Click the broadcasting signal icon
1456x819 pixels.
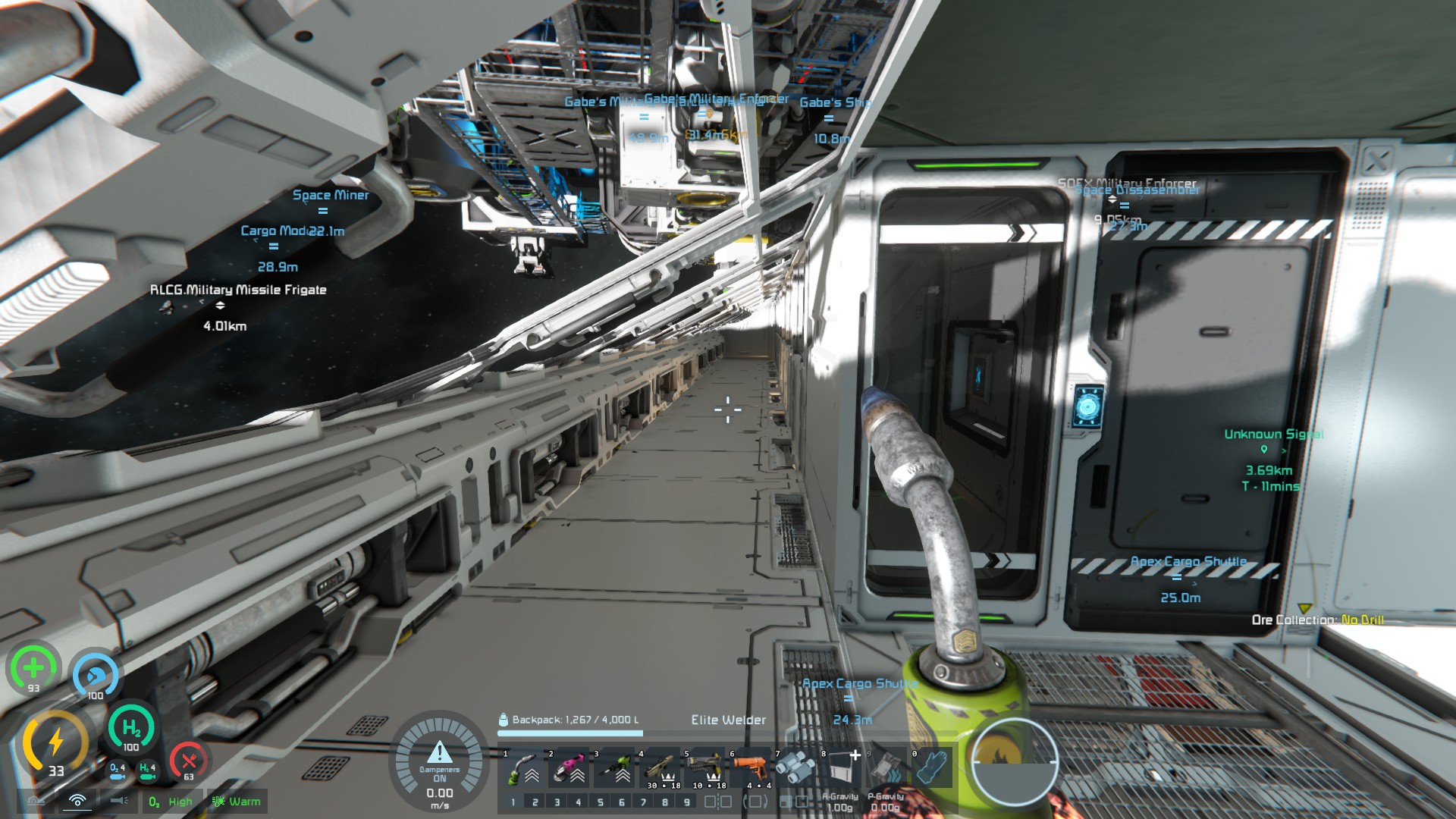77,801
